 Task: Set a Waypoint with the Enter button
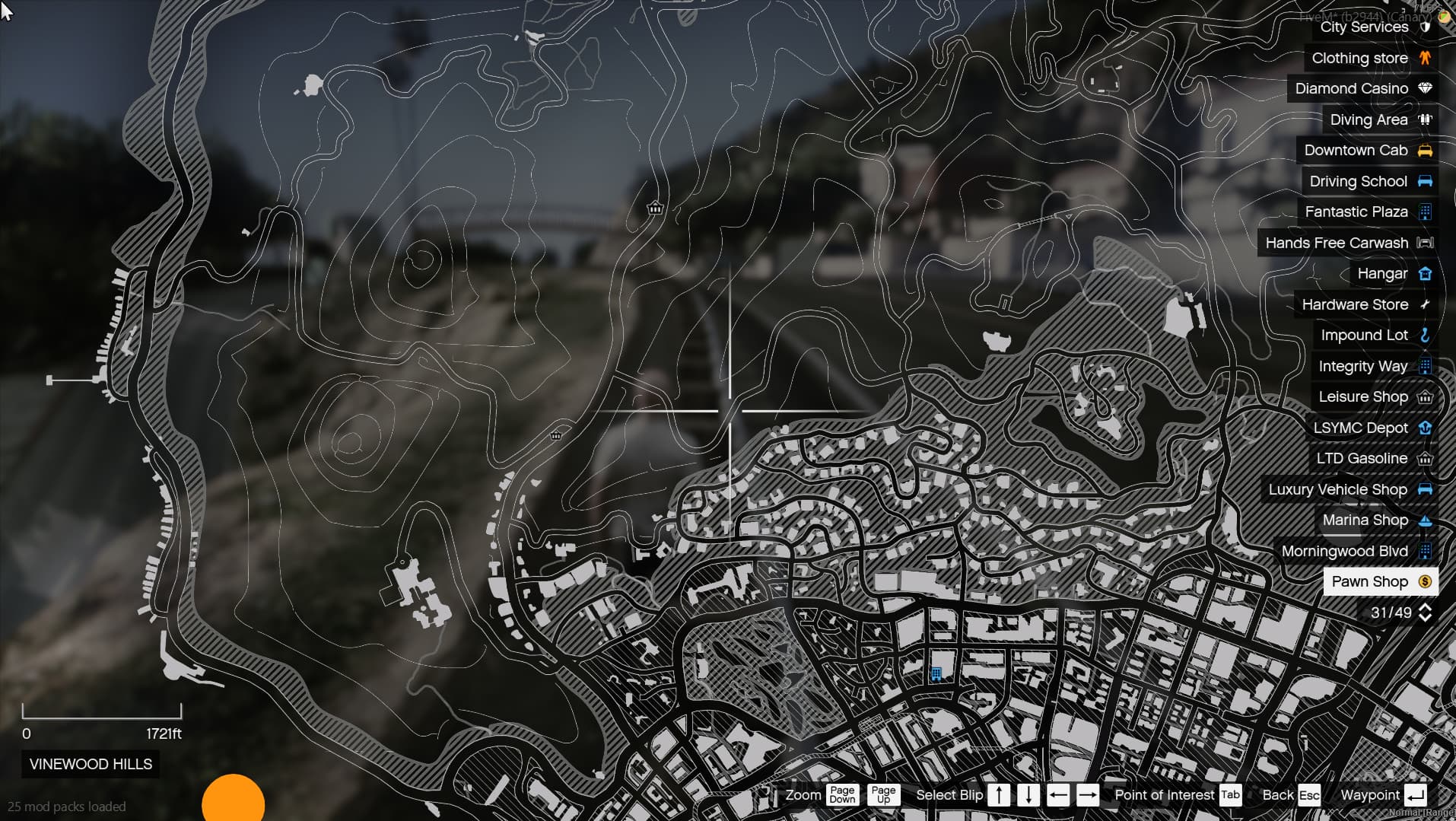tap(1415, 794)
